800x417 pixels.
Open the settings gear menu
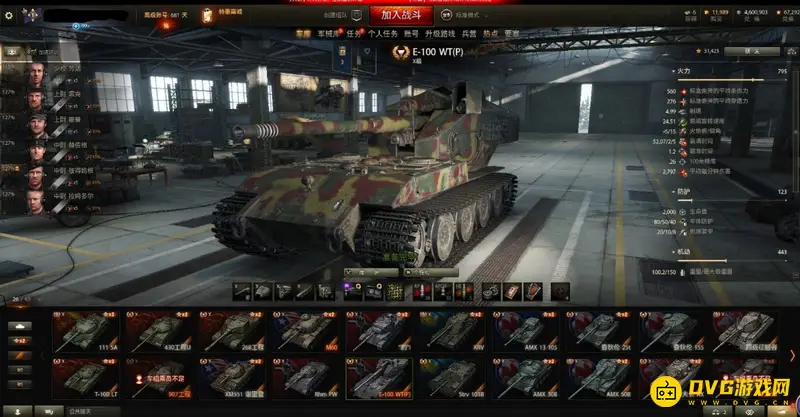tap(10, 15)
